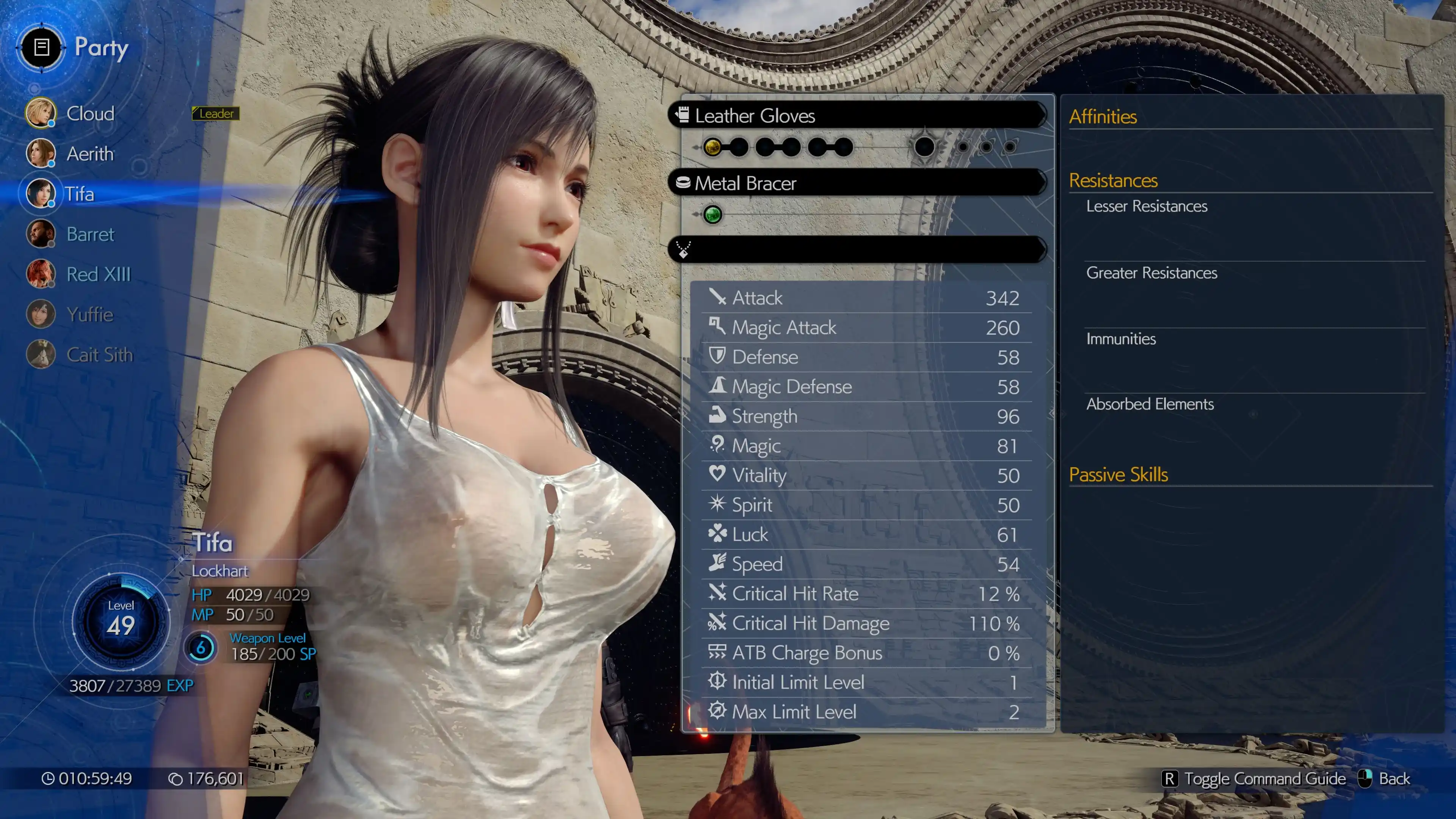Image resolution: width=1456 pixels, height=819 pixels.
Task: Select Cloud in the party list
Action: click(x=89, y=114)
